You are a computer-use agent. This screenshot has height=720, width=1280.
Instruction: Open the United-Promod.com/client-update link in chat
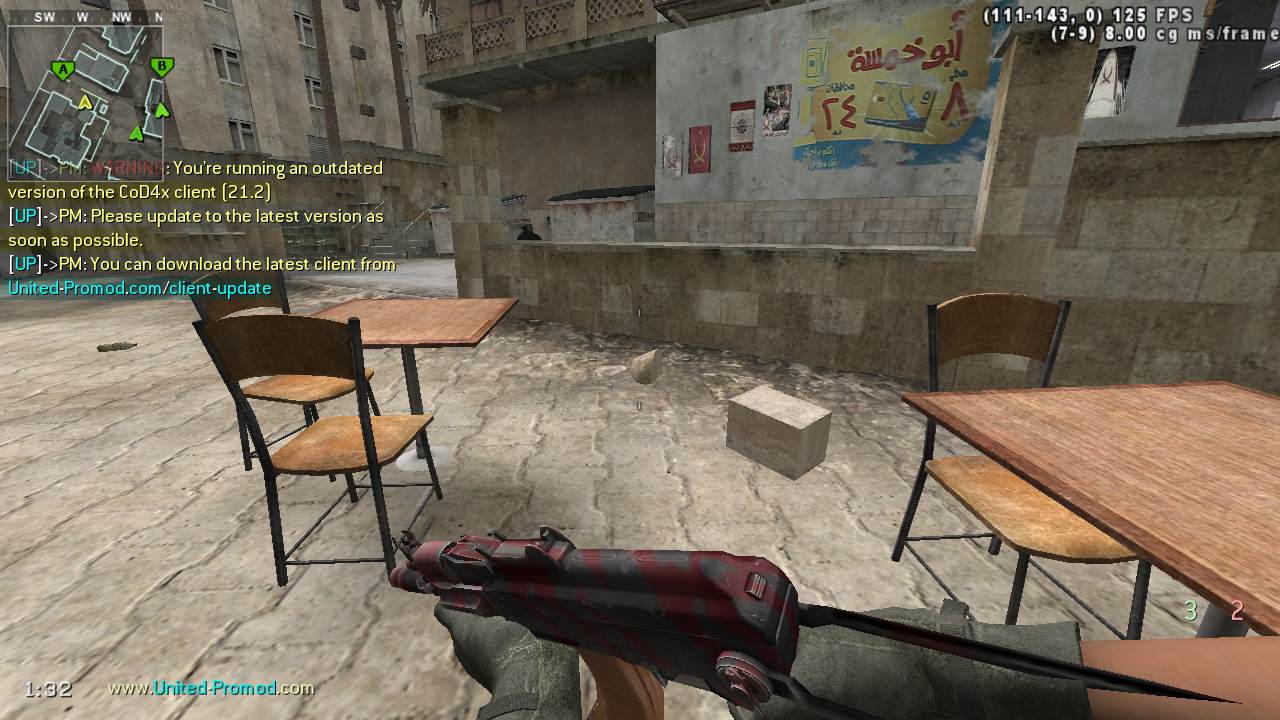point(140,288)
